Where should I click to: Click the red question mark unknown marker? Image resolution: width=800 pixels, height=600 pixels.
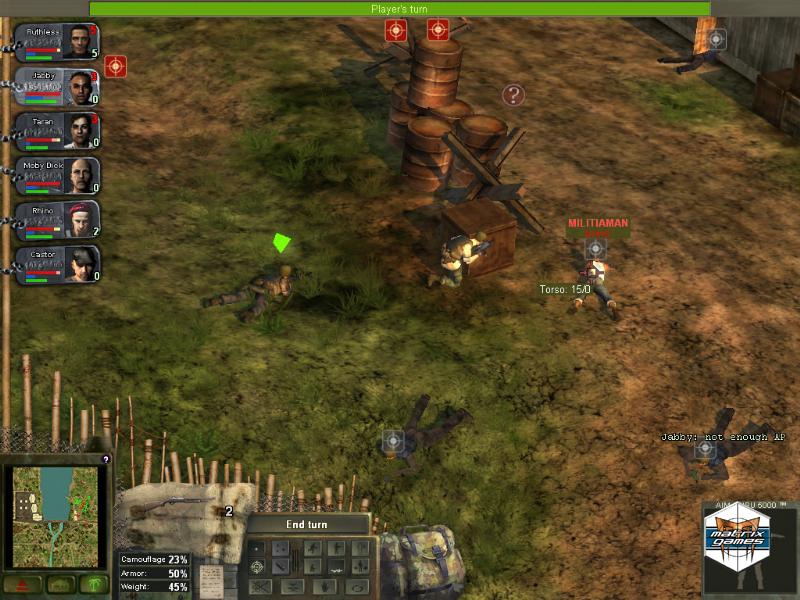click(x=513, y=95)
